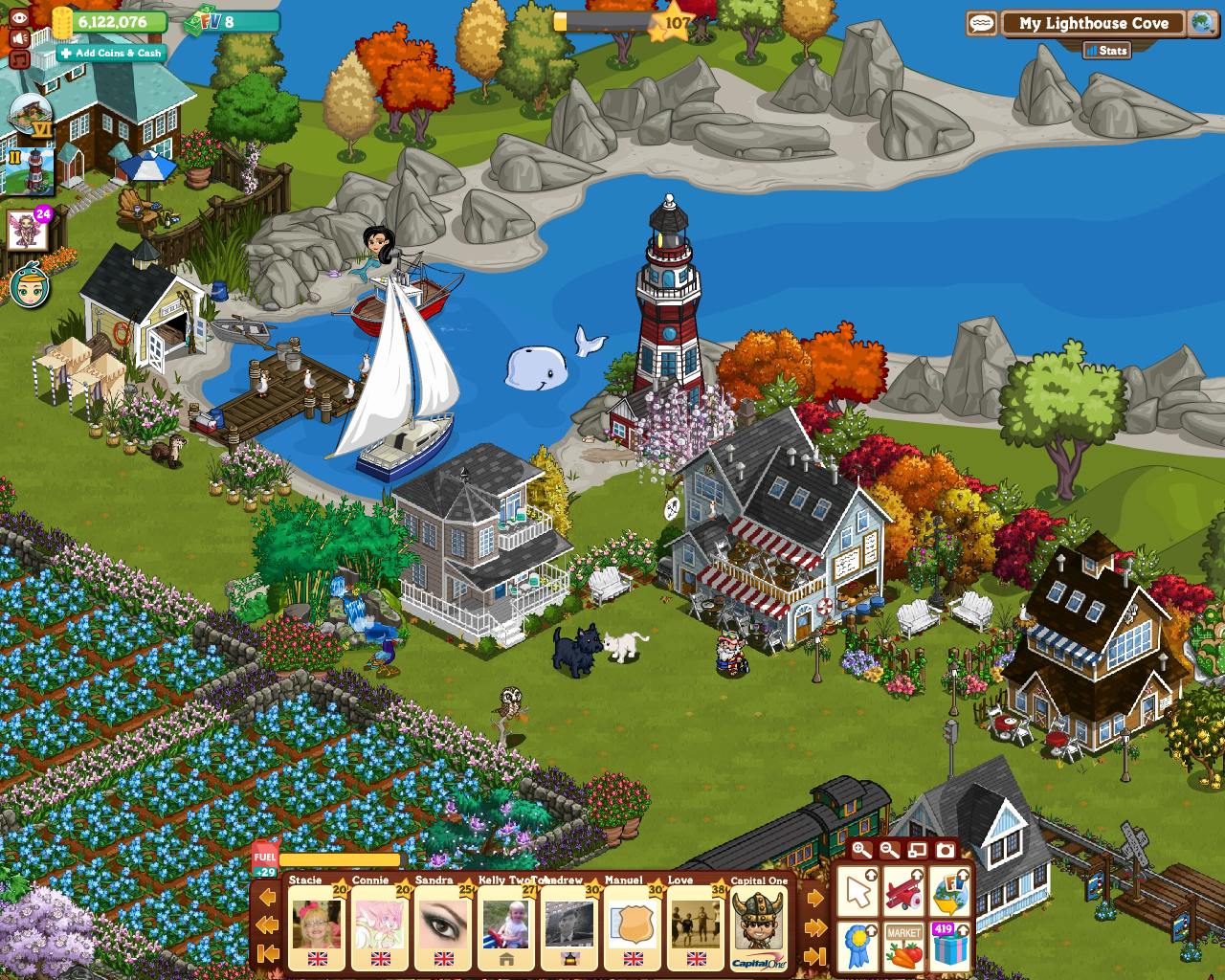
Task: Toggle music with the note icon
Action: click(x=19, y=59)
